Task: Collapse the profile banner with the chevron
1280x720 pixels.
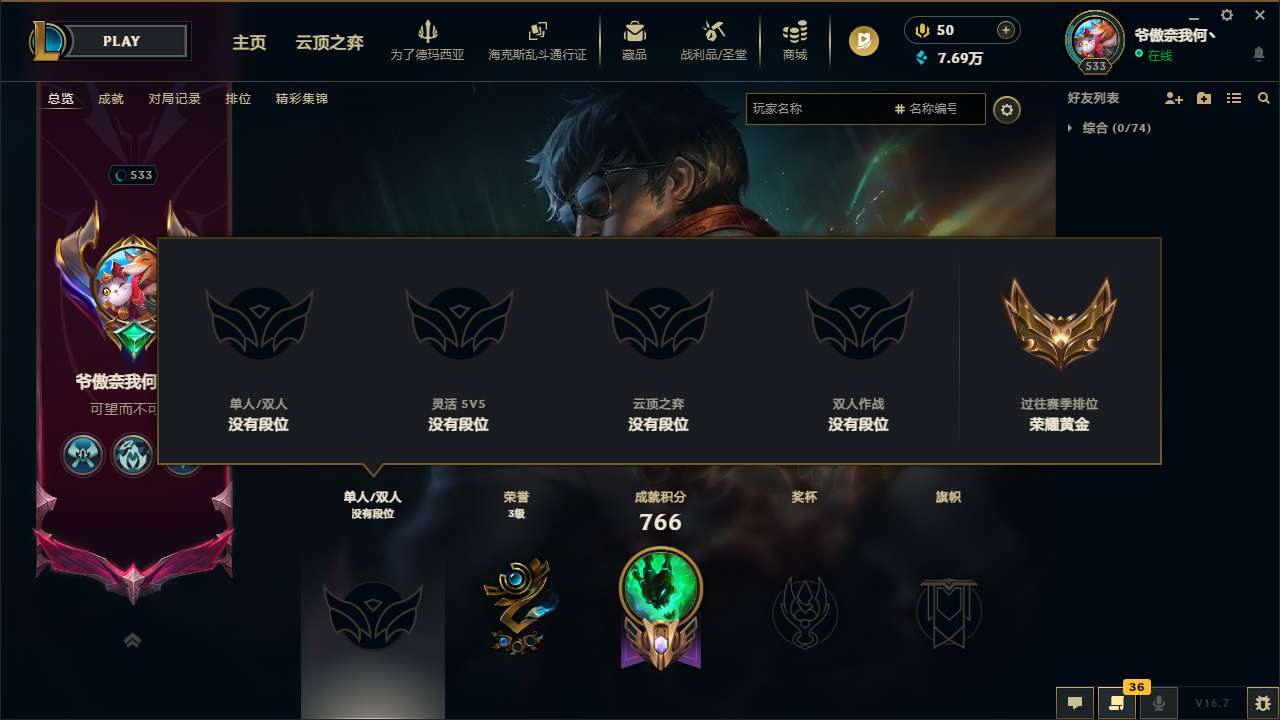Action: (x=133, y=640)
